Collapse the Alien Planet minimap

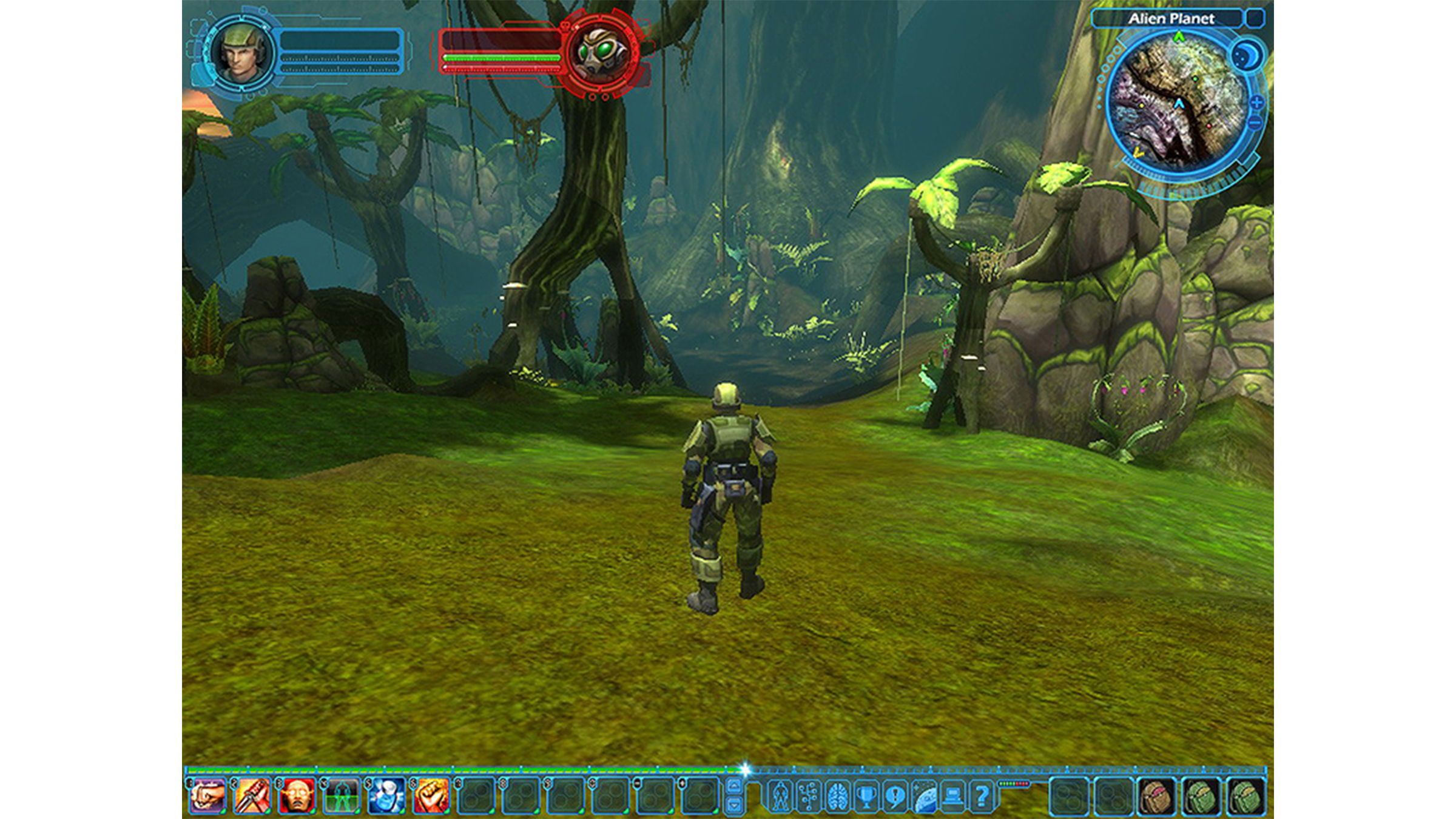pyautogui.click(x=1255, y=19)
